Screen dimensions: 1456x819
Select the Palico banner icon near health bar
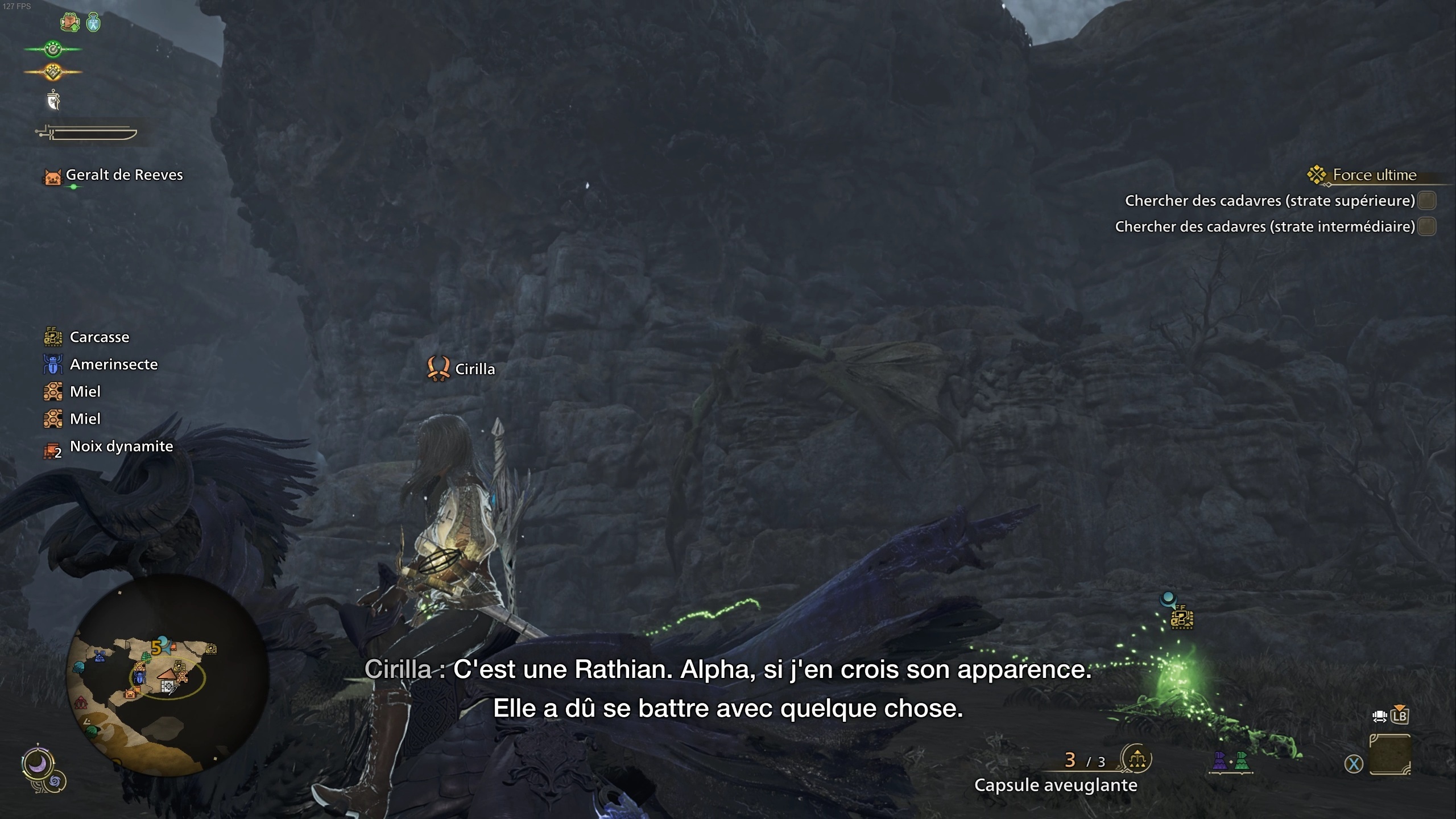(53, 100)
